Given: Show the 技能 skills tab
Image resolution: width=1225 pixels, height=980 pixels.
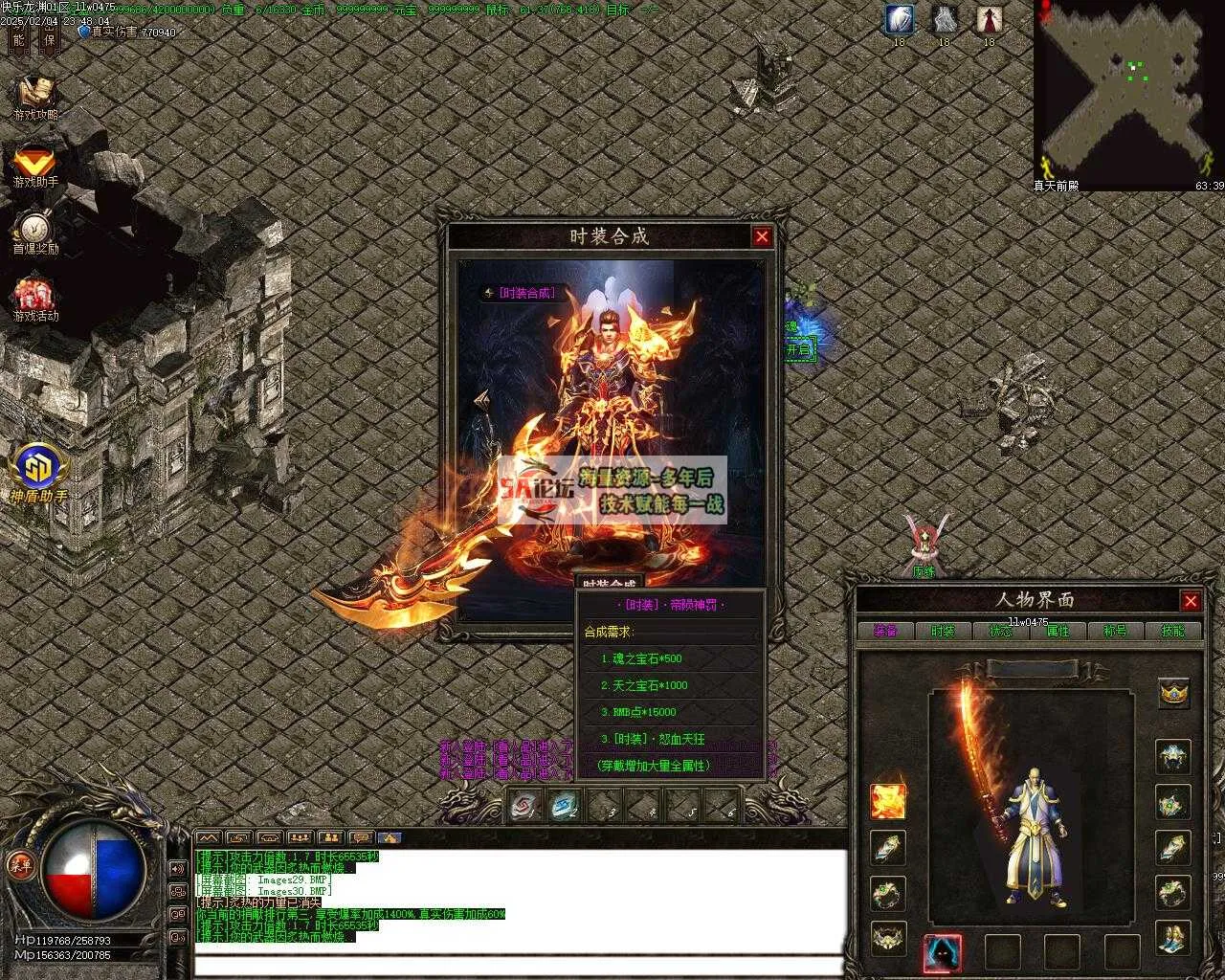Looking at the screenshot, I should tap(1172, 631).
